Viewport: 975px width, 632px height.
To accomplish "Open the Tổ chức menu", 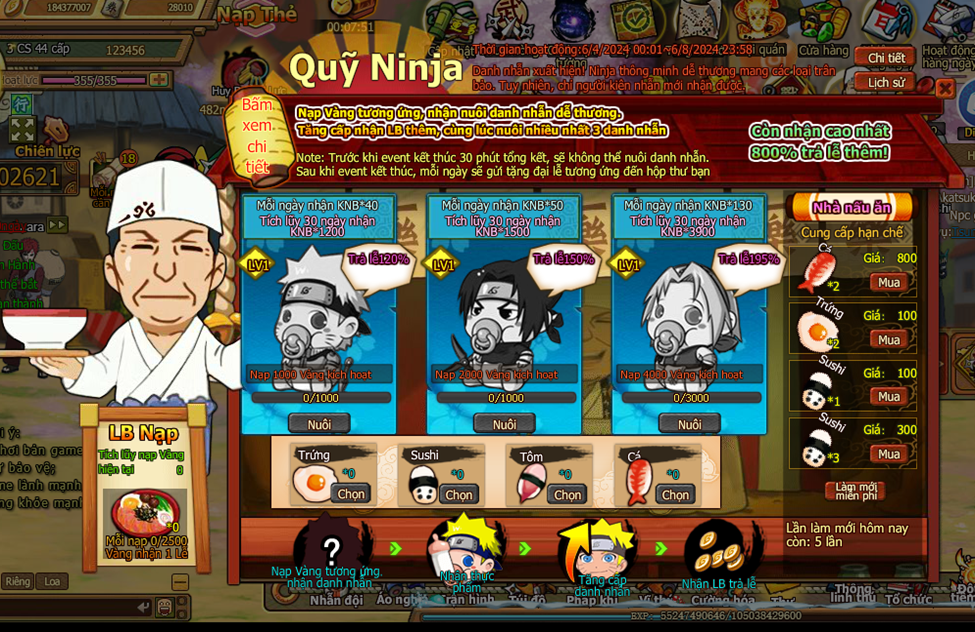I will 908,600.
